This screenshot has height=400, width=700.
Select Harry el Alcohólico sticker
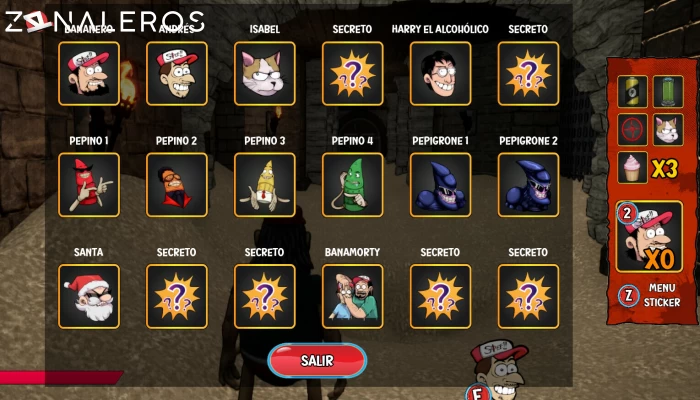(x=441, y=73)
